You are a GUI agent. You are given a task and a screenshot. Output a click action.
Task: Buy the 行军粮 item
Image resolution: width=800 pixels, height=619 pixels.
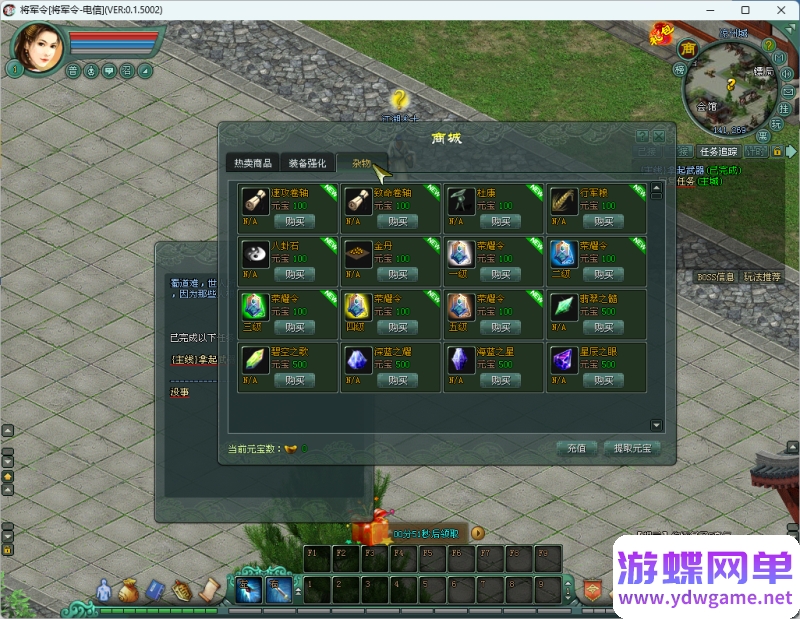point(602,221)
